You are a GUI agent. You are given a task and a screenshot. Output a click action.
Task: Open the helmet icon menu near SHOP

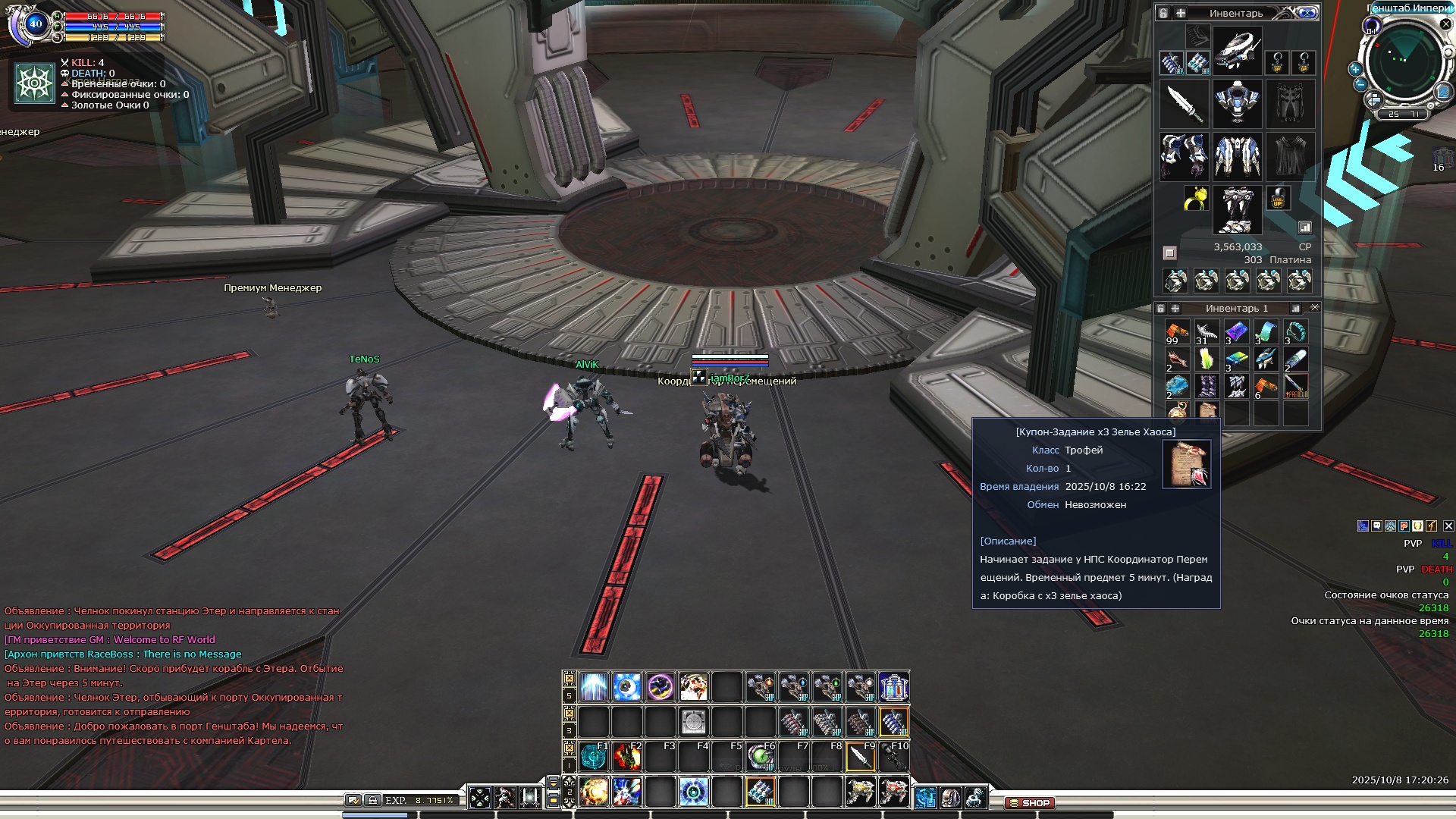[950, 797]
